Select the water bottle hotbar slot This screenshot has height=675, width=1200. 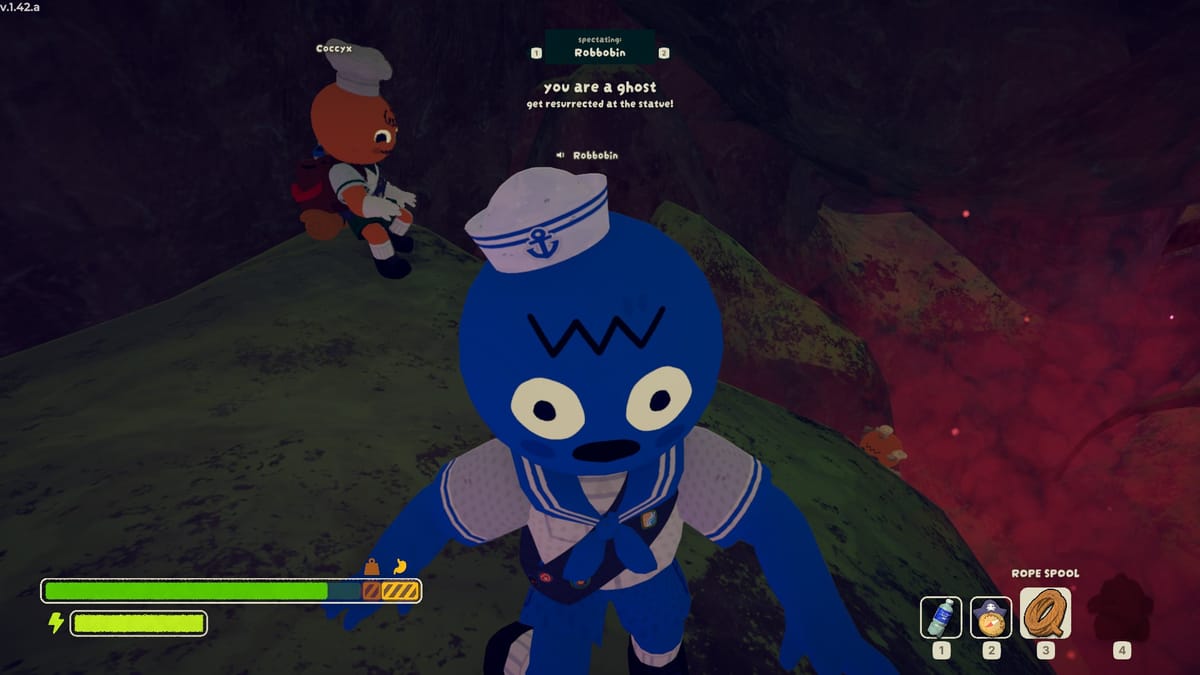pos(941,617)
